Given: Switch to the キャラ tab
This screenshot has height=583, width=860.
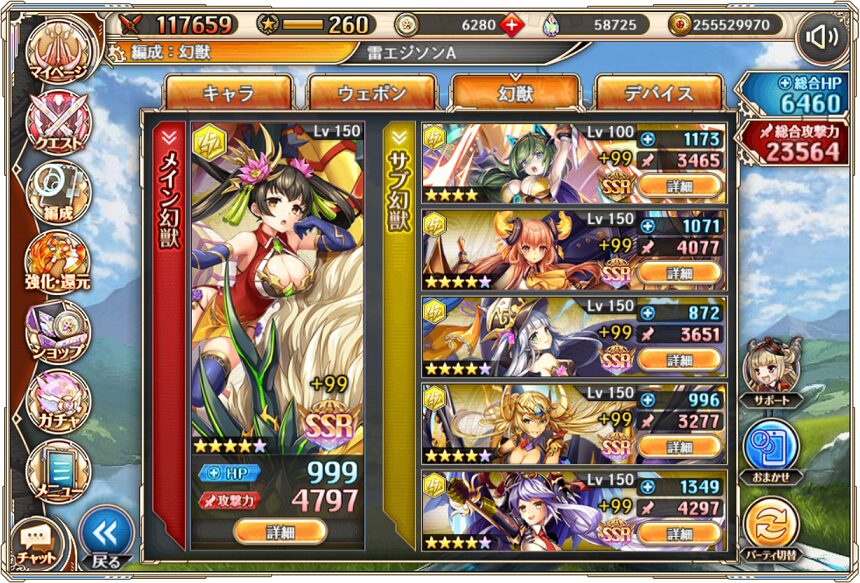Looking at the screenshot, I should (x=228, y=93).
